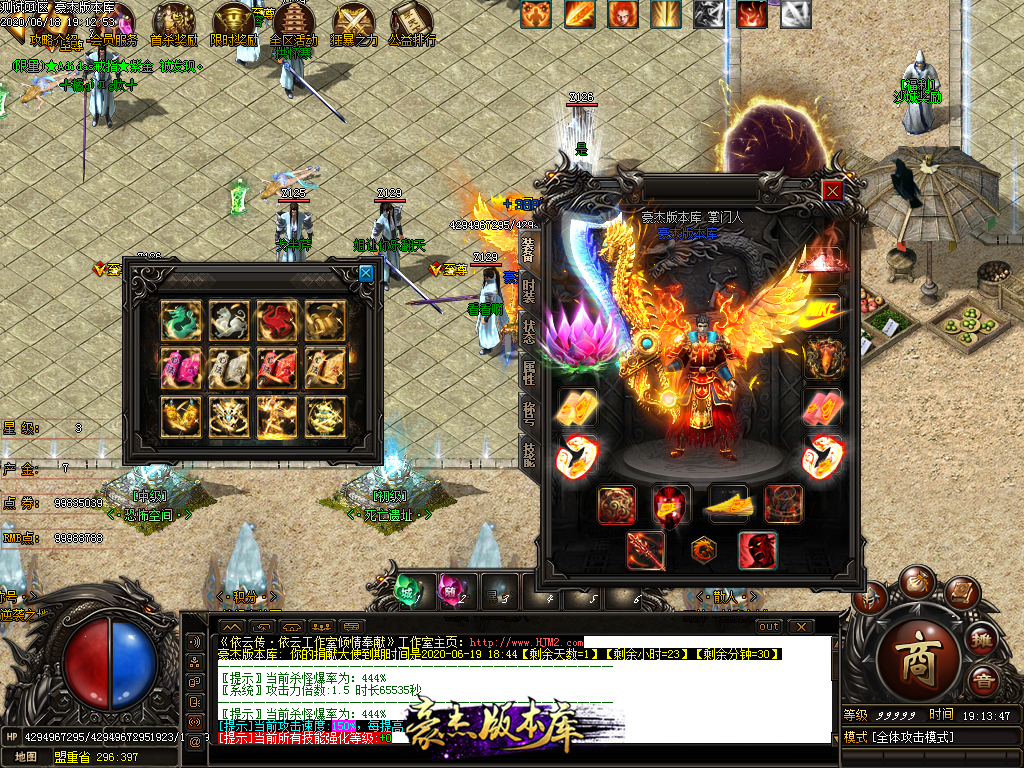1024x768 pixels.
Task: Switch to the 状态 status tab
Action: click(528, 331)
